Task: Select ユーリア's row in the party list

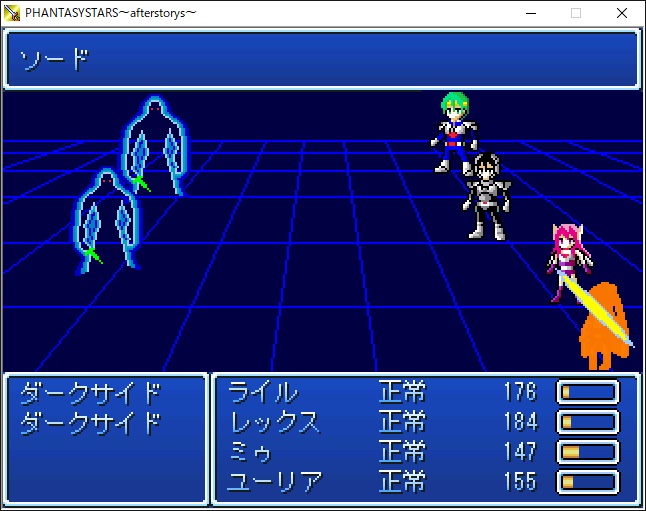Action: point(275,482)
